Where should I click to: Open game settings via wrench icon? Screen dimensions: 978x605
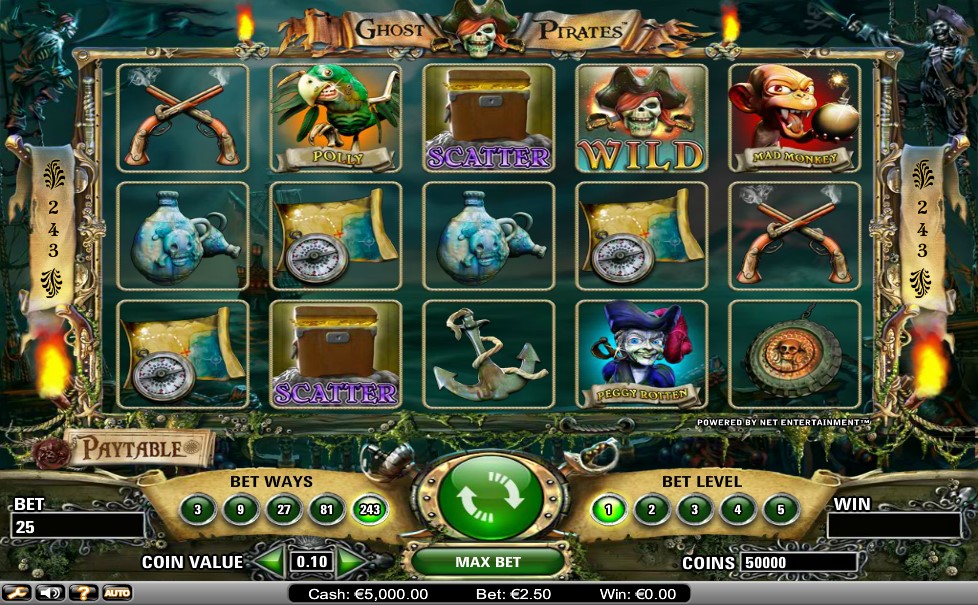(x=19, y=593)
